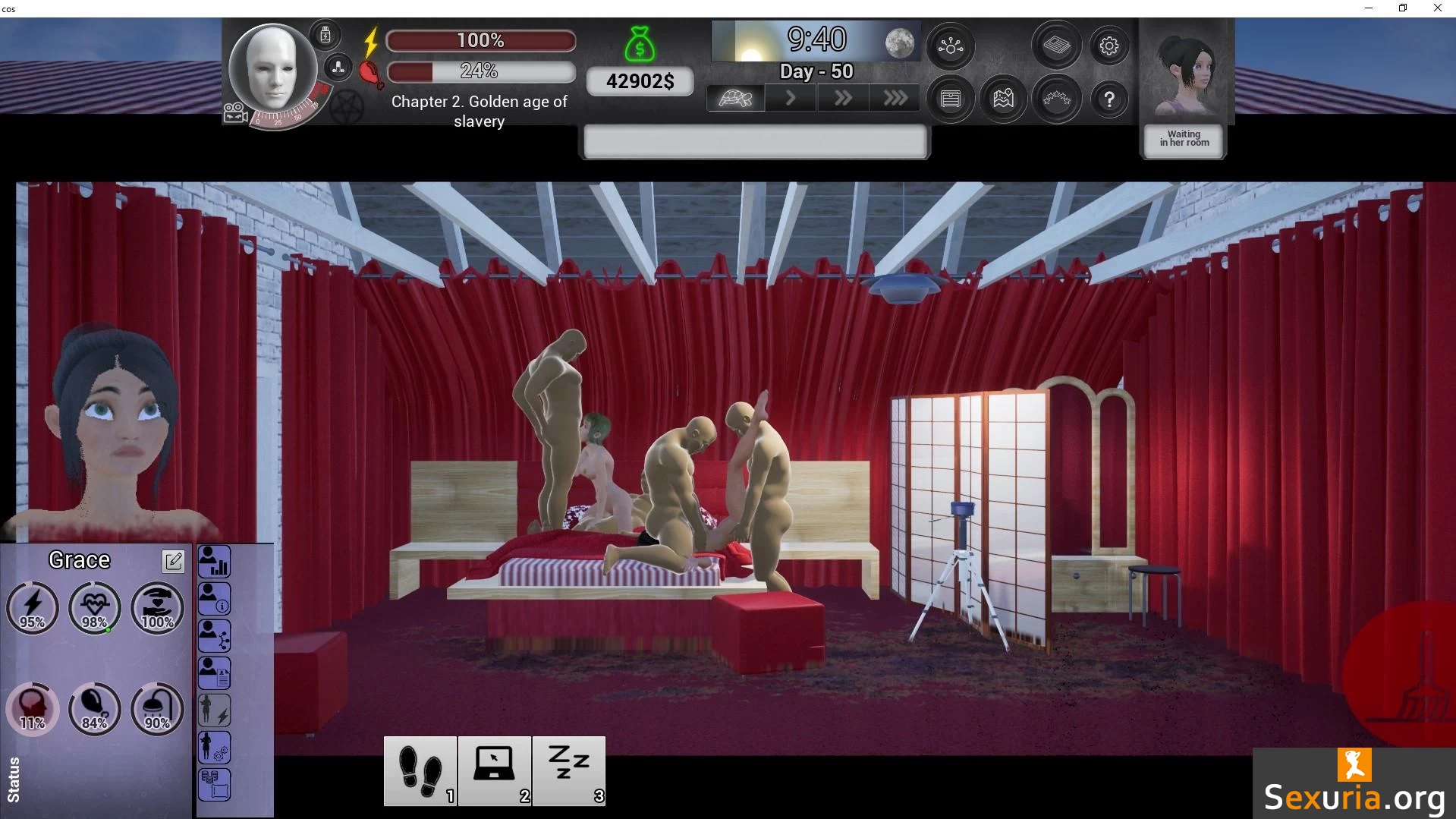Close the game window

pyautogui.click(x=1437, y=8)
